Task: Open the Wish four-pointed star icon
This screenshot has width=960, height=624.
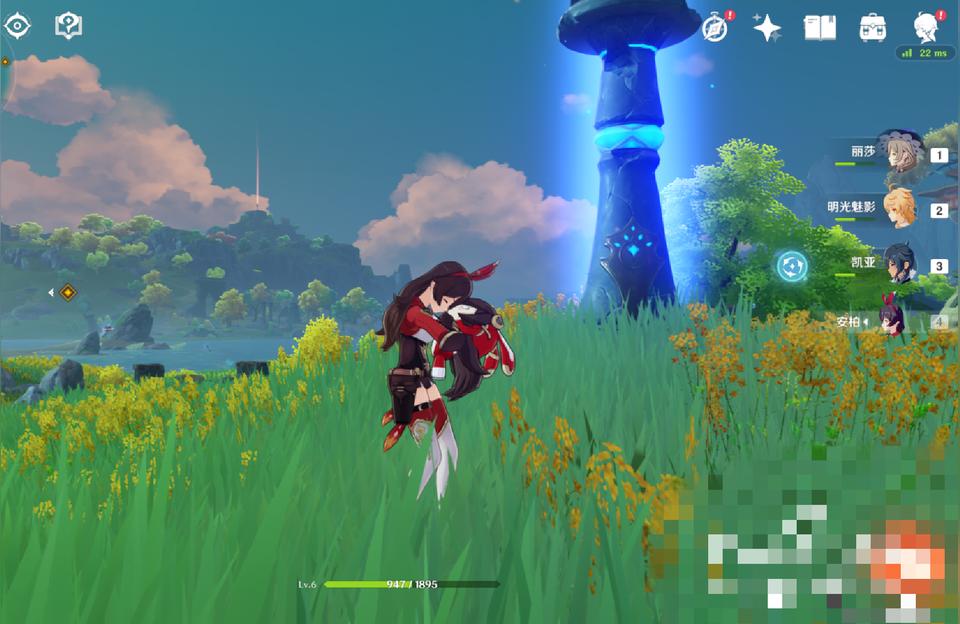Action: (767, 28)
